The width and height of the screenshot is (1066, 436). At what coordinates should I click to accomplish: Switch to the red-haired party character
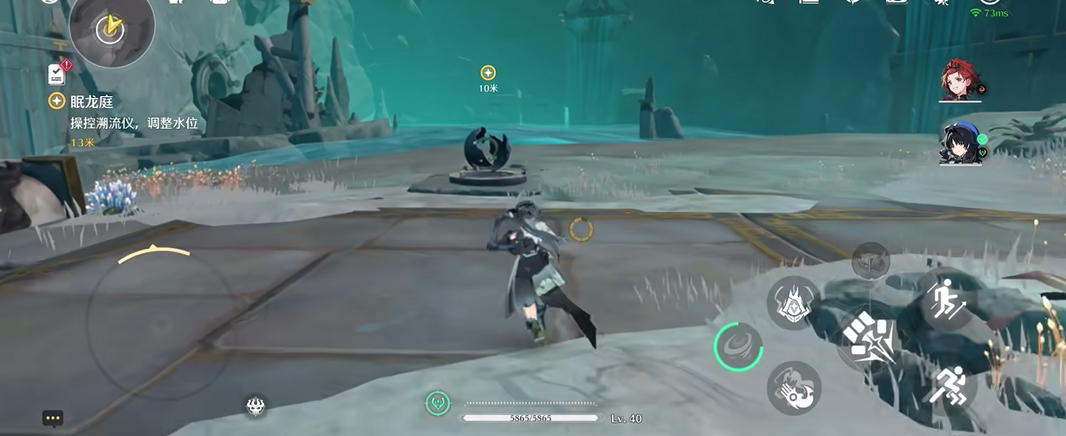[x=962, y=81]
